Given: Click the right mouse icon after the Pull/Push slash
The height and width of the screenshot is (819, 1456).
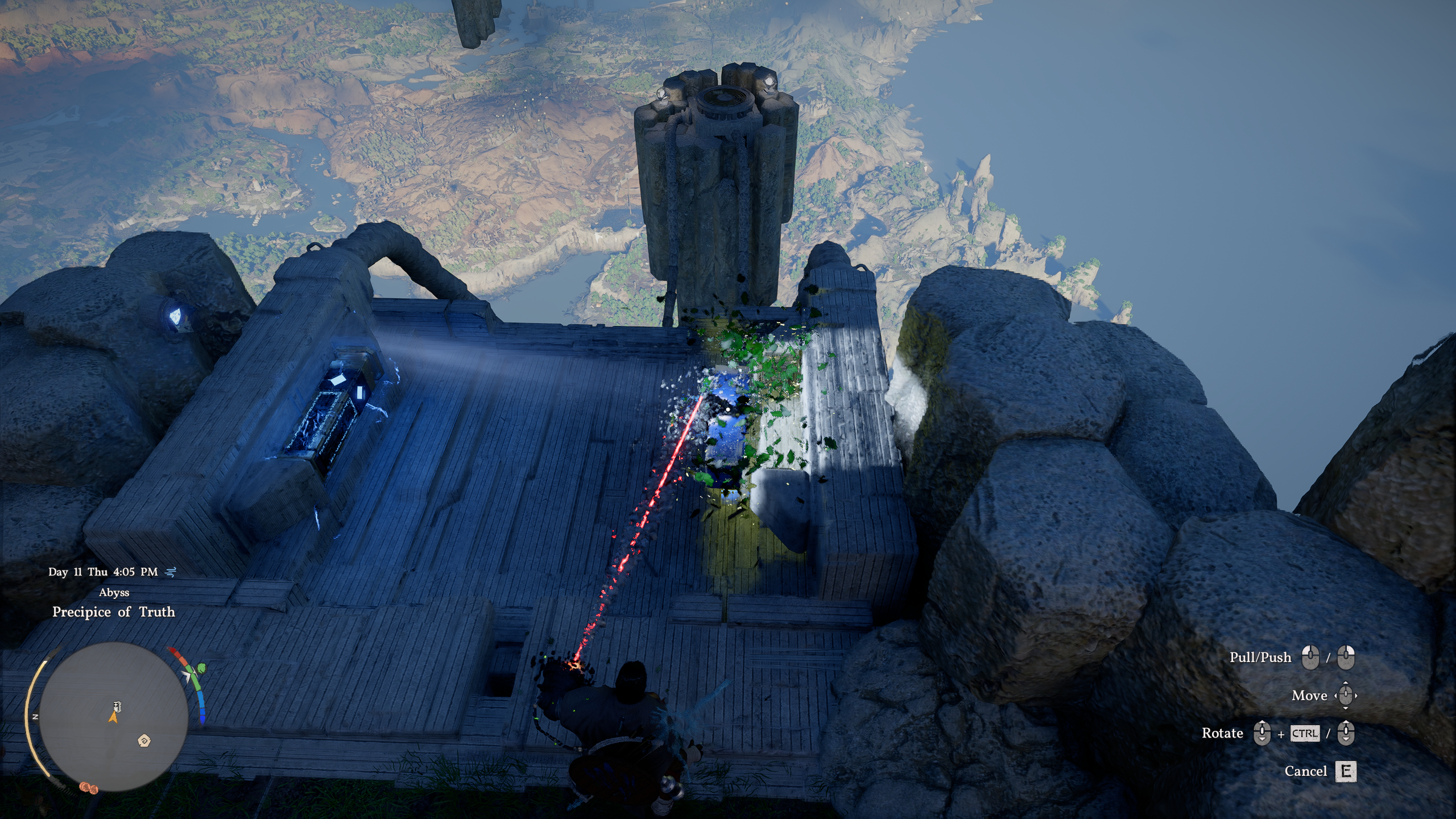Looking at the screenshot, I should click(x=1346, y=657).
